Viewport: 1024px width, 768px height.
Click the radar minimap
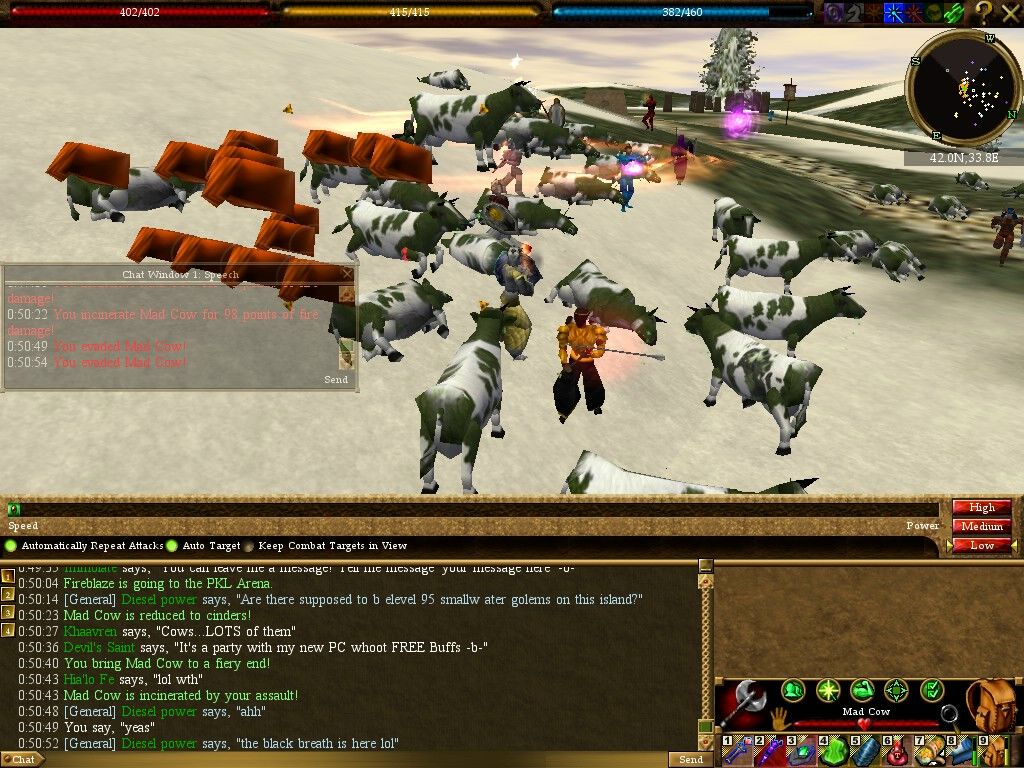pos(963,89)
